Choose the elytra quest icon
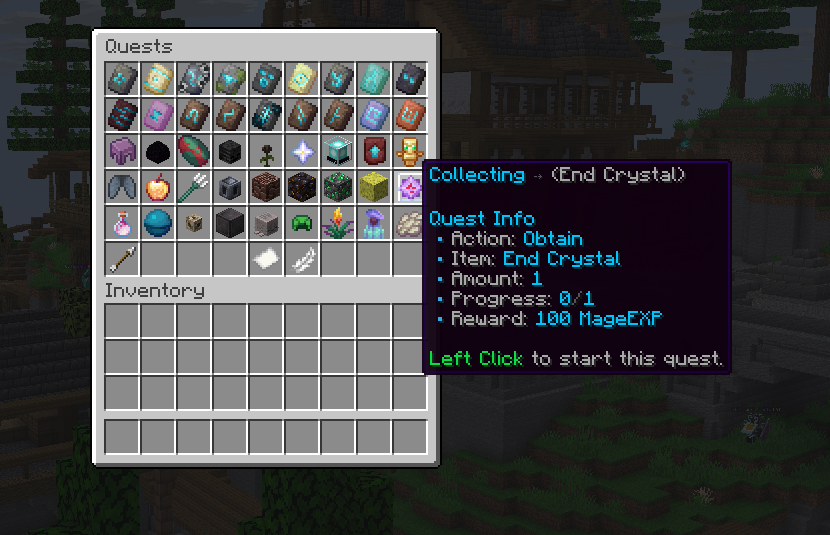830x535 pixels. (122, 186)
